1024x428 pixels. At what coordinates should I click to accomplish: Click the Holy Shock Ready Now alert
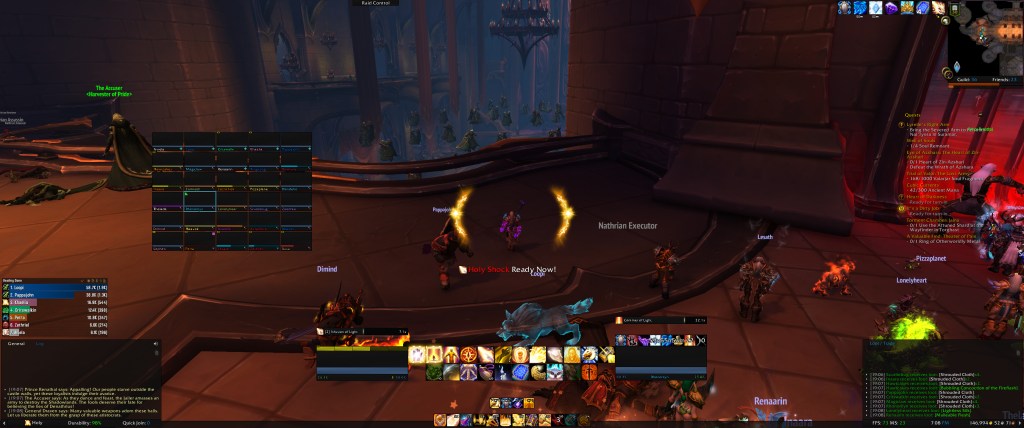point(507,269)
